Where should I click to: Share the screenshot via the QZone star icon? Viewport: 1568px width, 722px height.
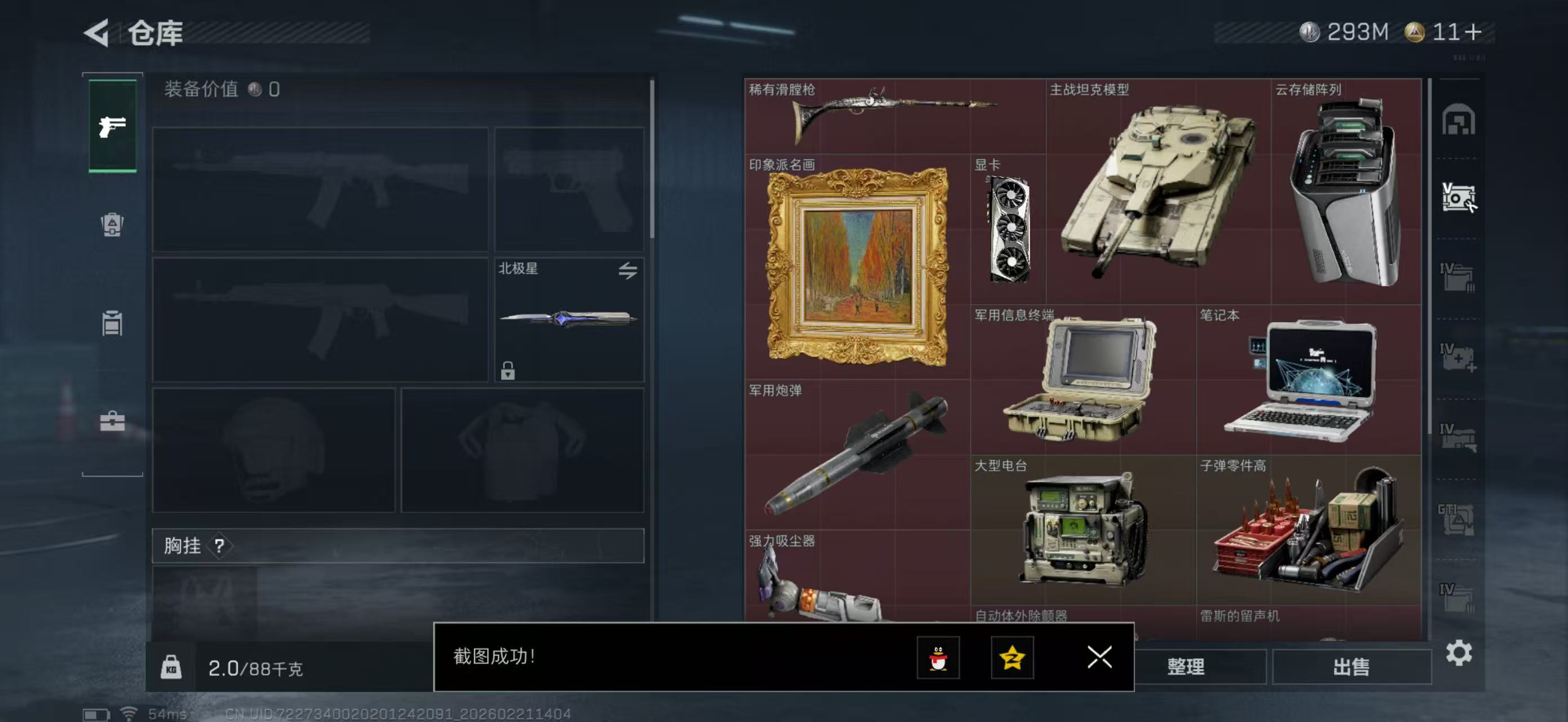point(1012,659)
